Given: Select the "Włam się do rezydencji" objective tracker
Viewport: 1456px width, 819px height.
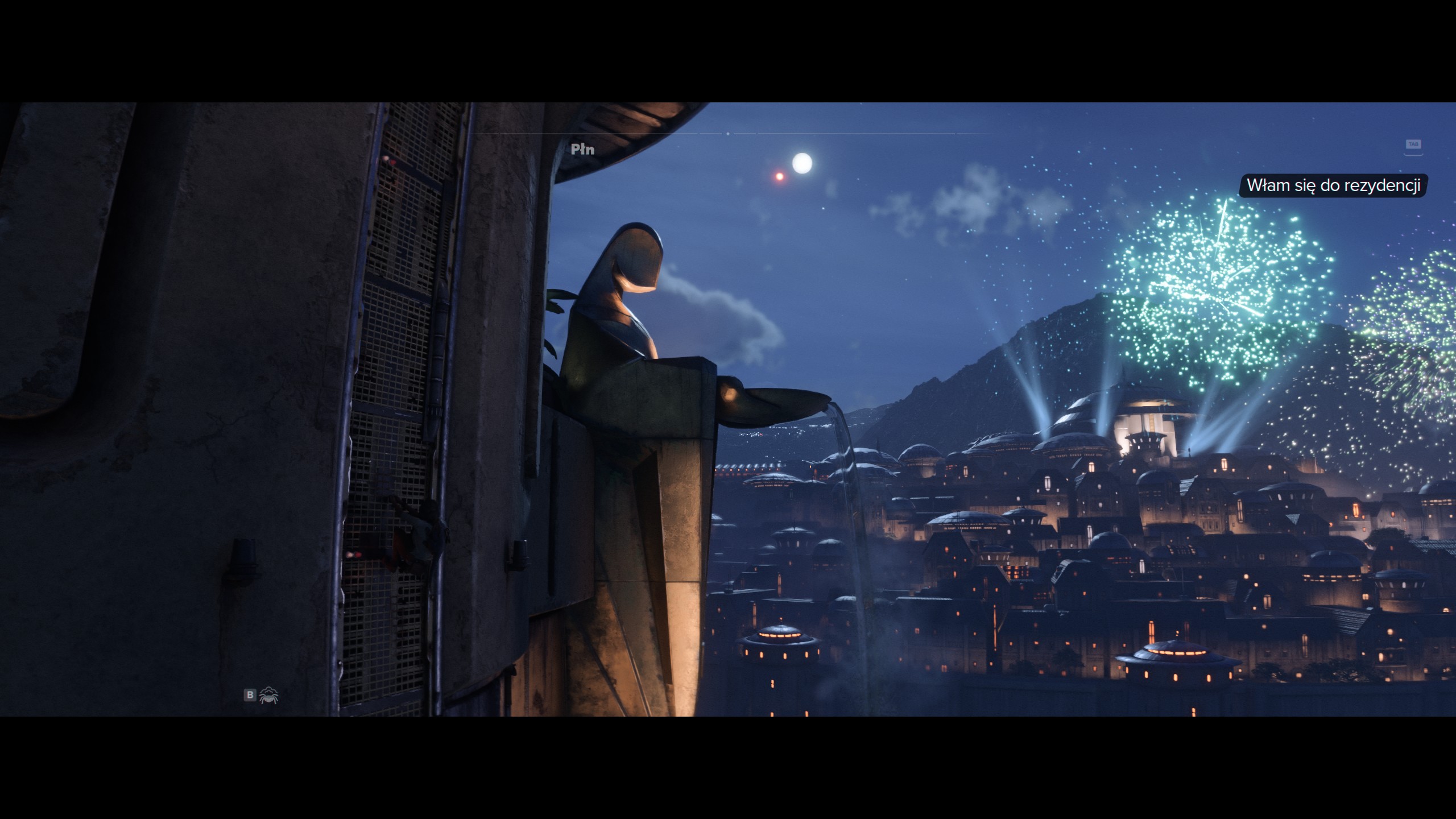Looking at the screenshot, I should pos(1333,185).
